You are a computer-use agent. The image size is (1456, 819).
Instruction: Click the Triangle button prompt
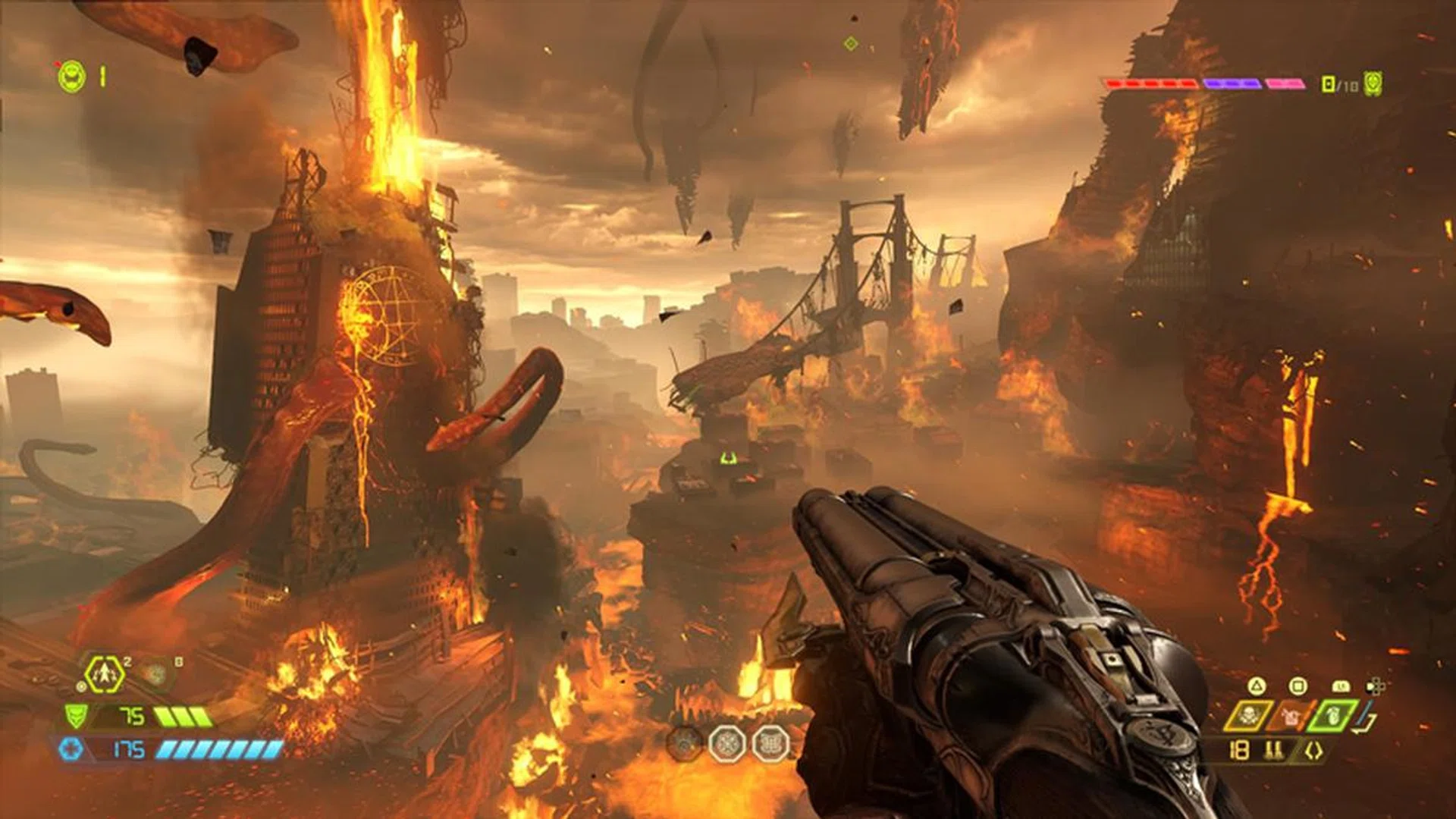click(x=1256, y=686)
